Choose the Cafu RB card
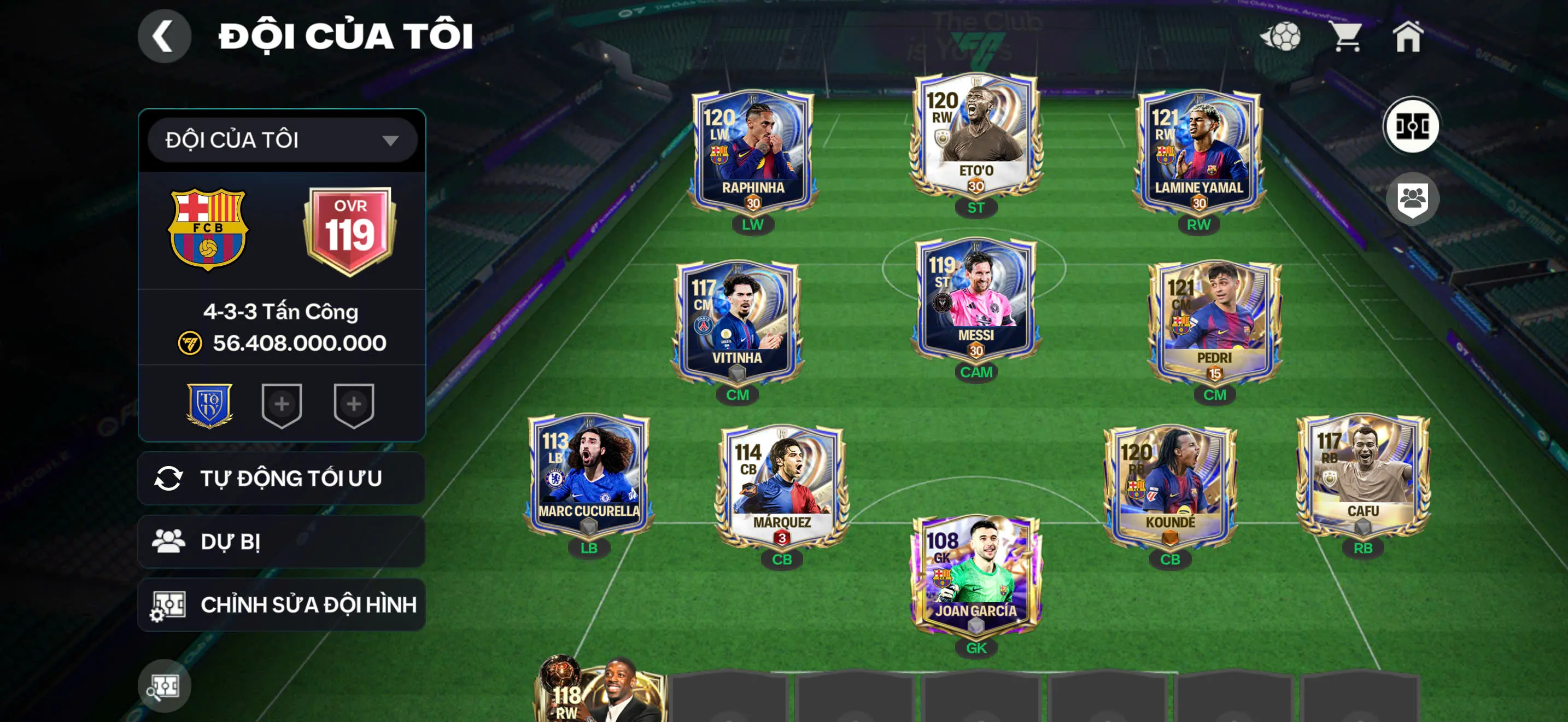The width and height of the screenshot is (1568, 722). click(x=1363, y=475)
